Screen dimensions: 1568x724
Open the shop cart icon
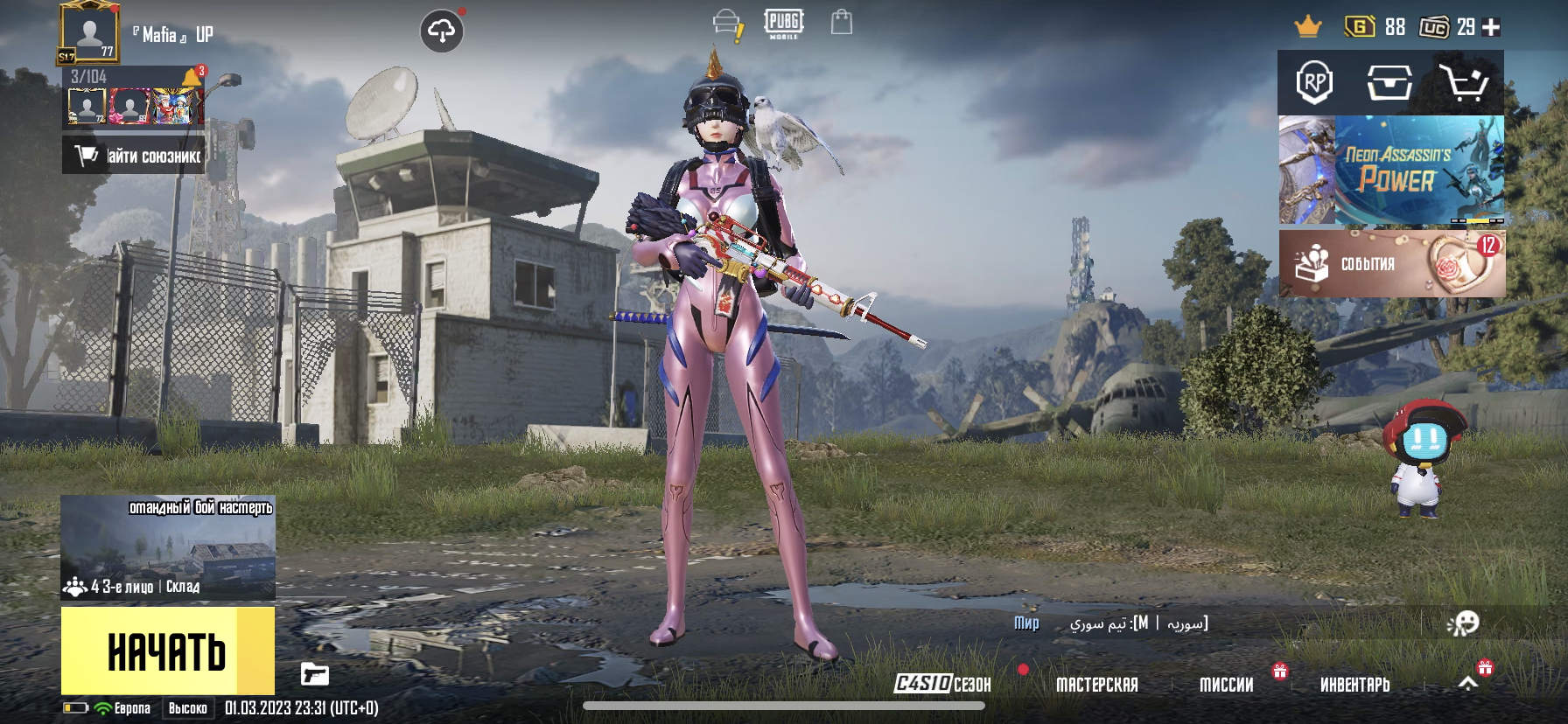(1465, 83)
